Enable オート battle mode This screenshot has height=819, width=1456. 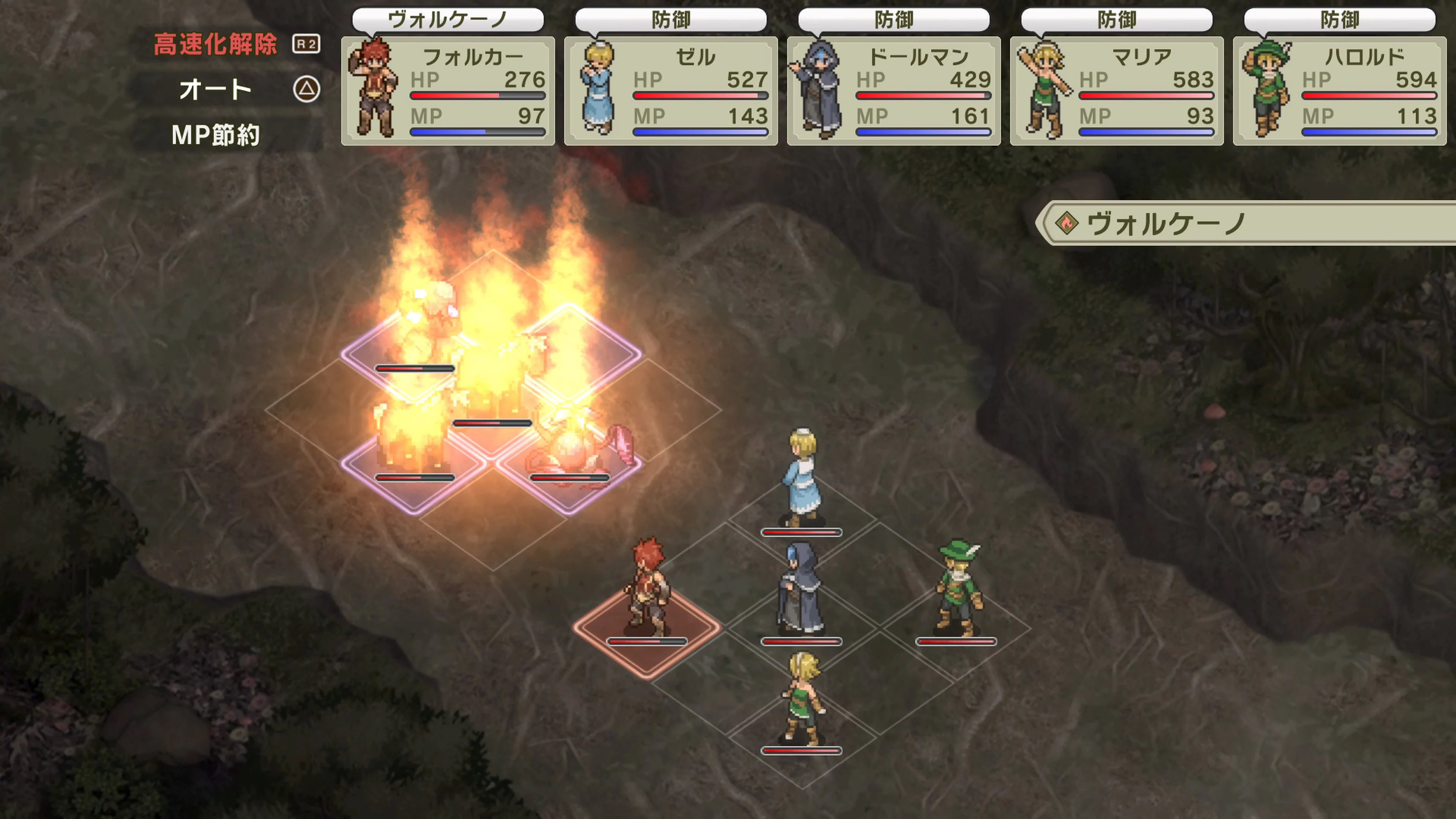(215, 89)
